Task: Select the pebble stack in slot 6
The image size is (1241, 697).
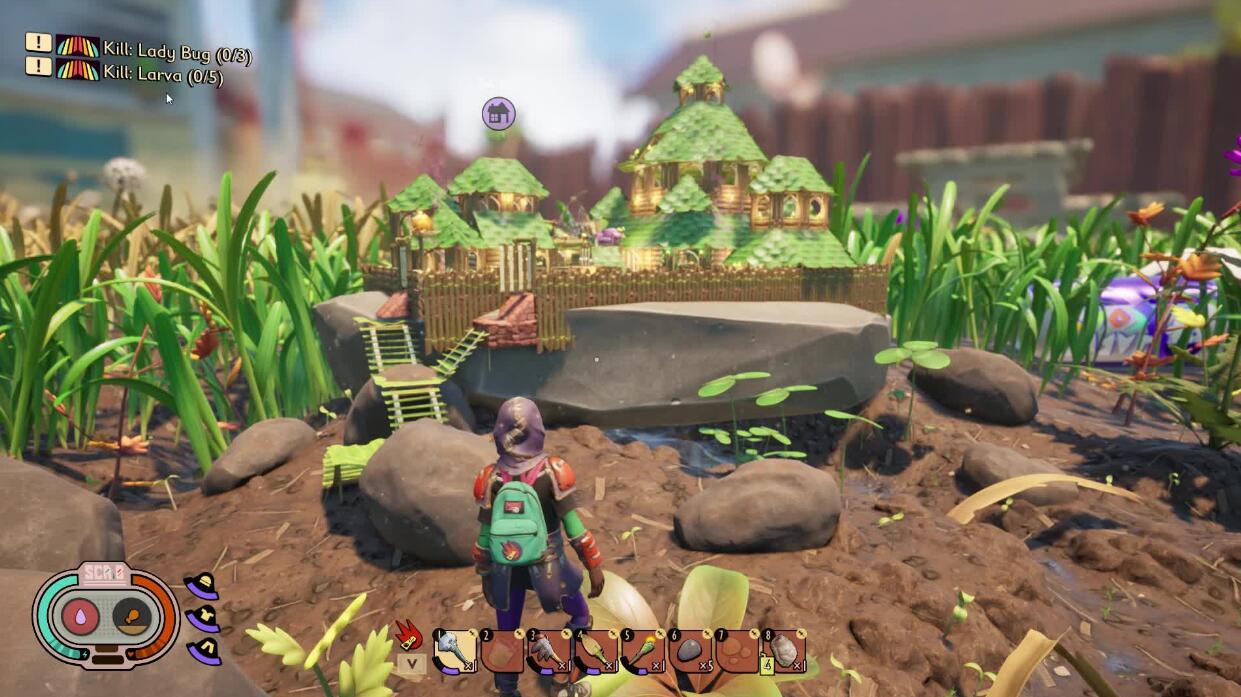Action: tap(690, 651)
